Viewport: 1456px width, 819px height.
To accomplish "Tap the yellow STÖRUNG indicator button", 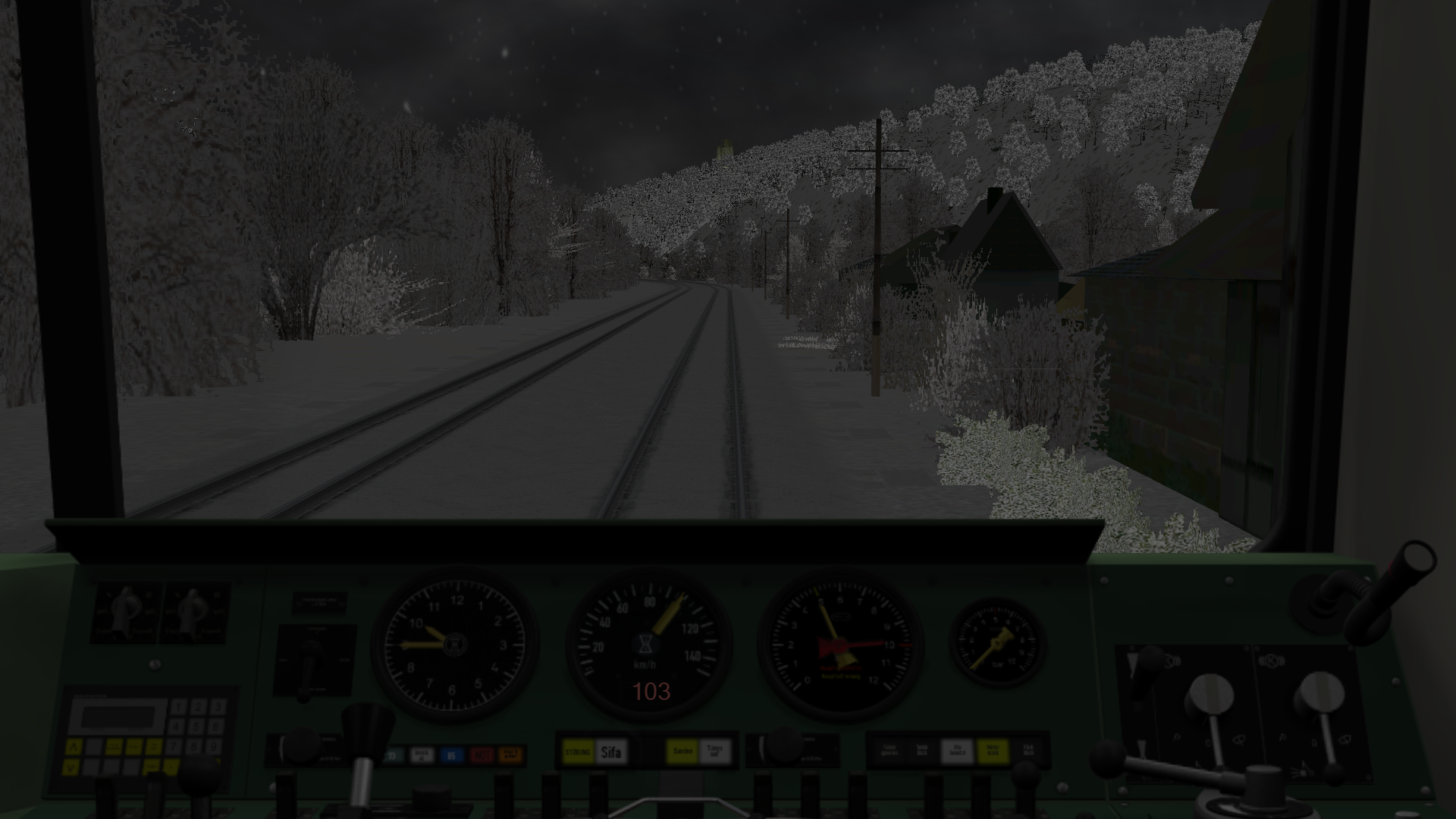I will (579, 752).
